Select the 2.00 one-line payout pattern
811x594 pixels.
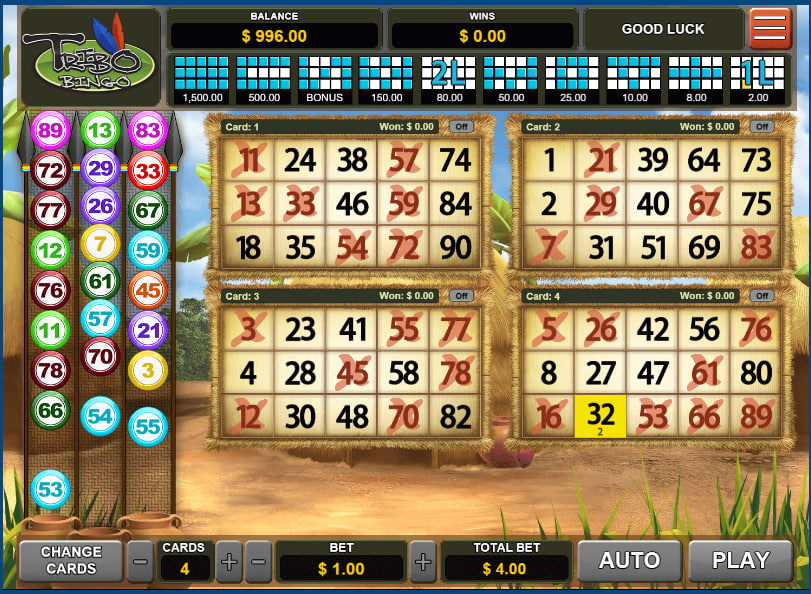[x=757, y=79]
